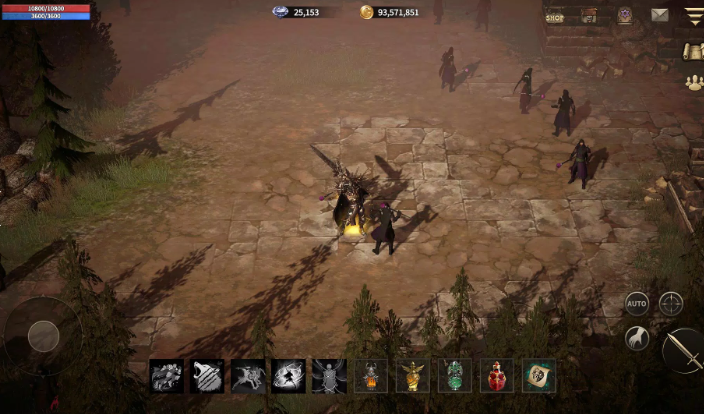
Task: Open the quest scroll icon
Action: coord(693,51)
